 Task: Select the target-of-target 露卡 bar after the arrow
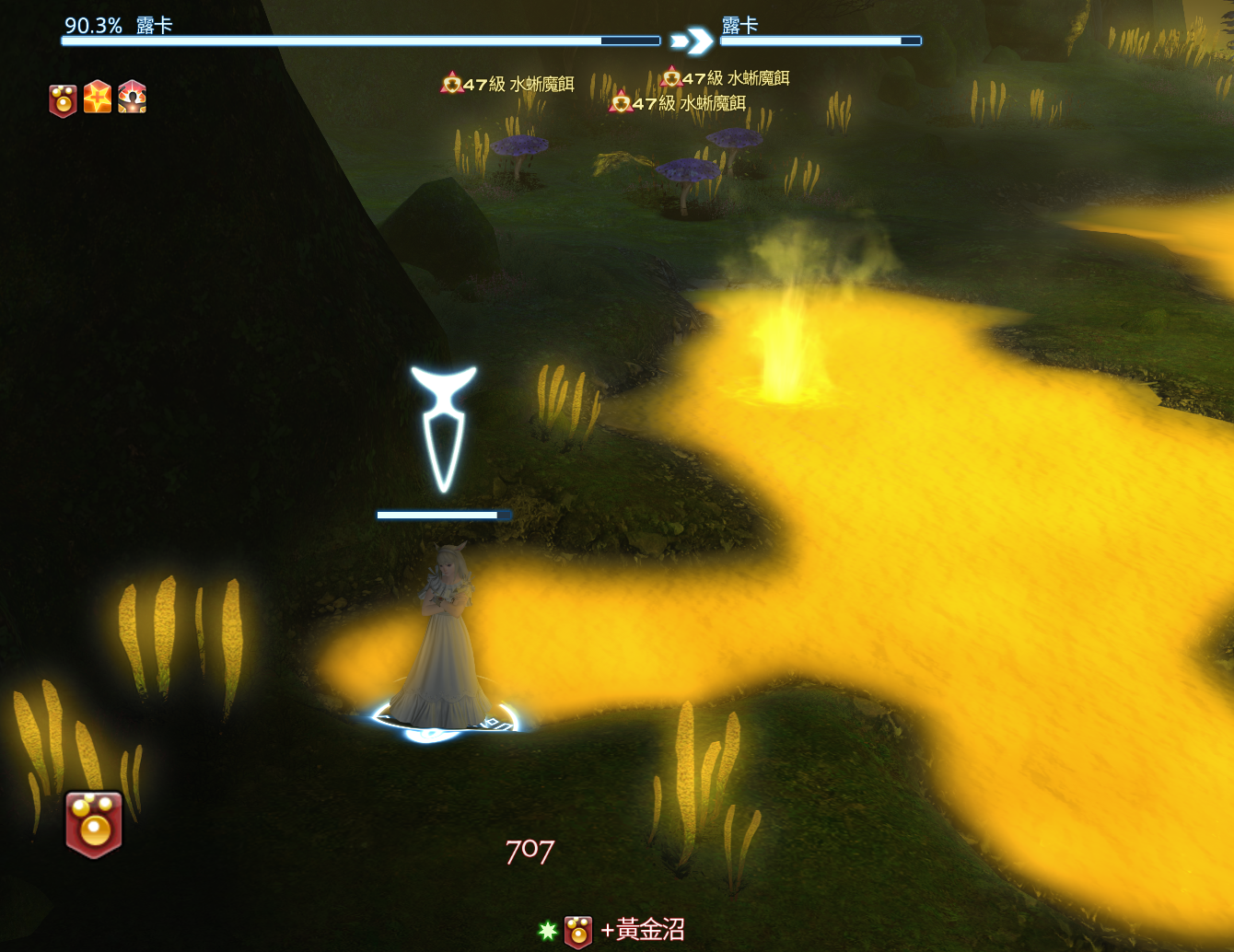(x=820, y=41)
